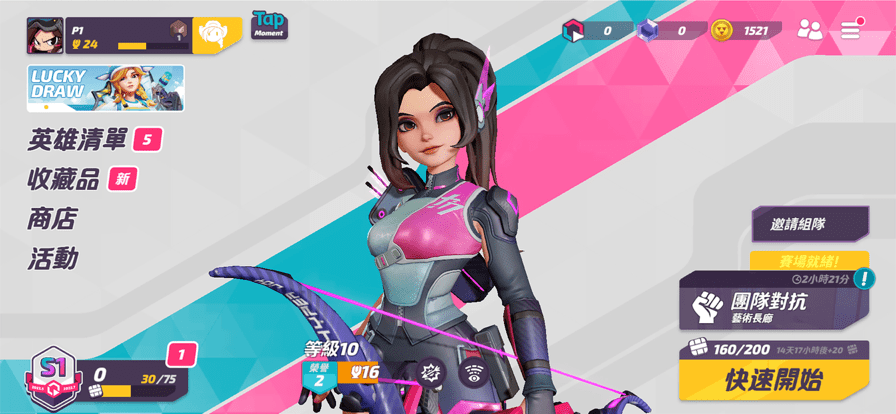The width and height of the screenshot is (896, 414).
Task: Go to the 商店 shop
Action: click(52, 219)
